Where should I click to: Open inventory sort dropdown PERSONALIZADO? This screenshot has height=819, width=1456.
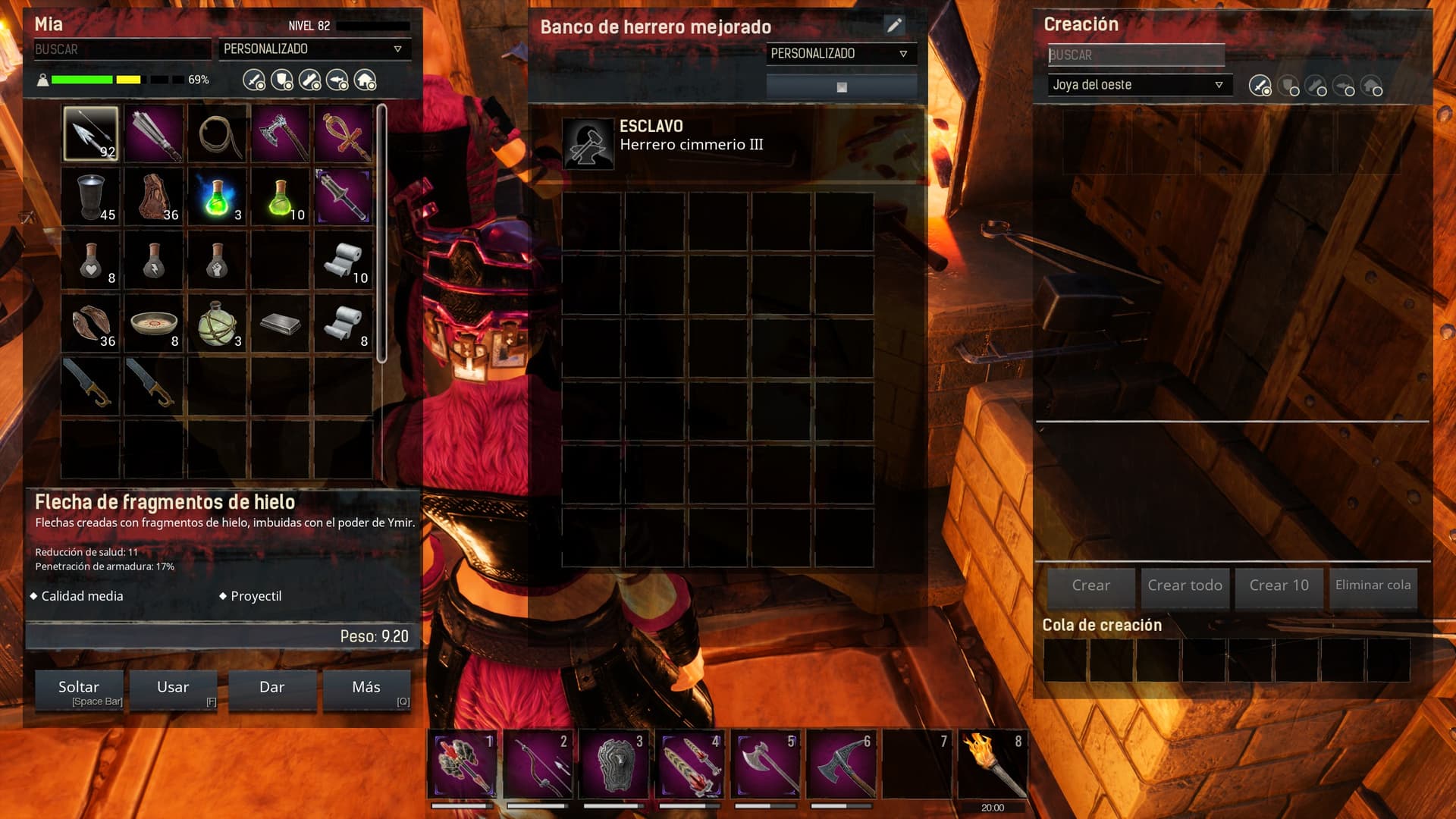click(x=314, y=49)
